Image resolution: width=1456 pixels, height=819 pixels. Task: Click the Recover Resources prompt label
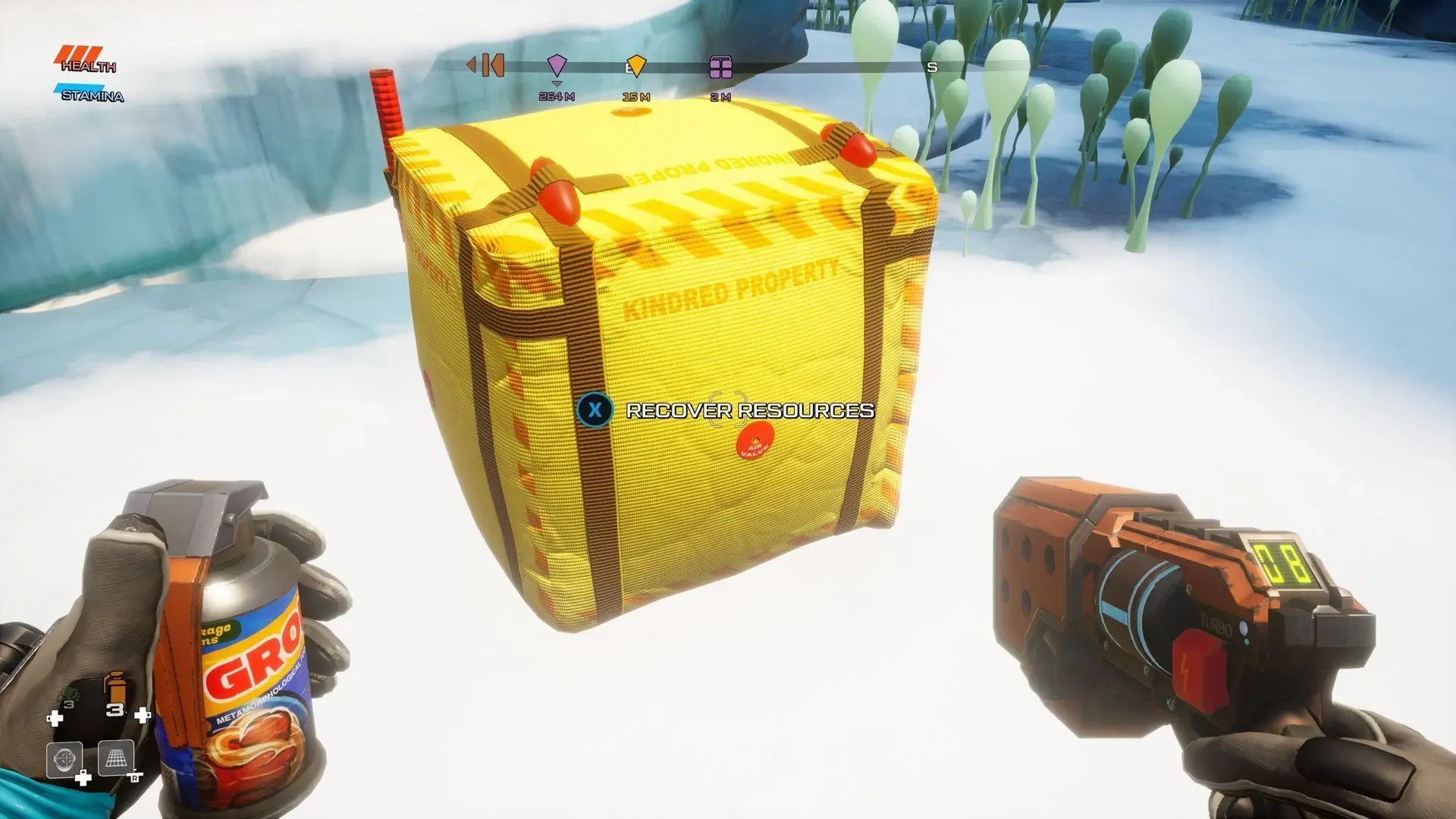tap(750, 410)
